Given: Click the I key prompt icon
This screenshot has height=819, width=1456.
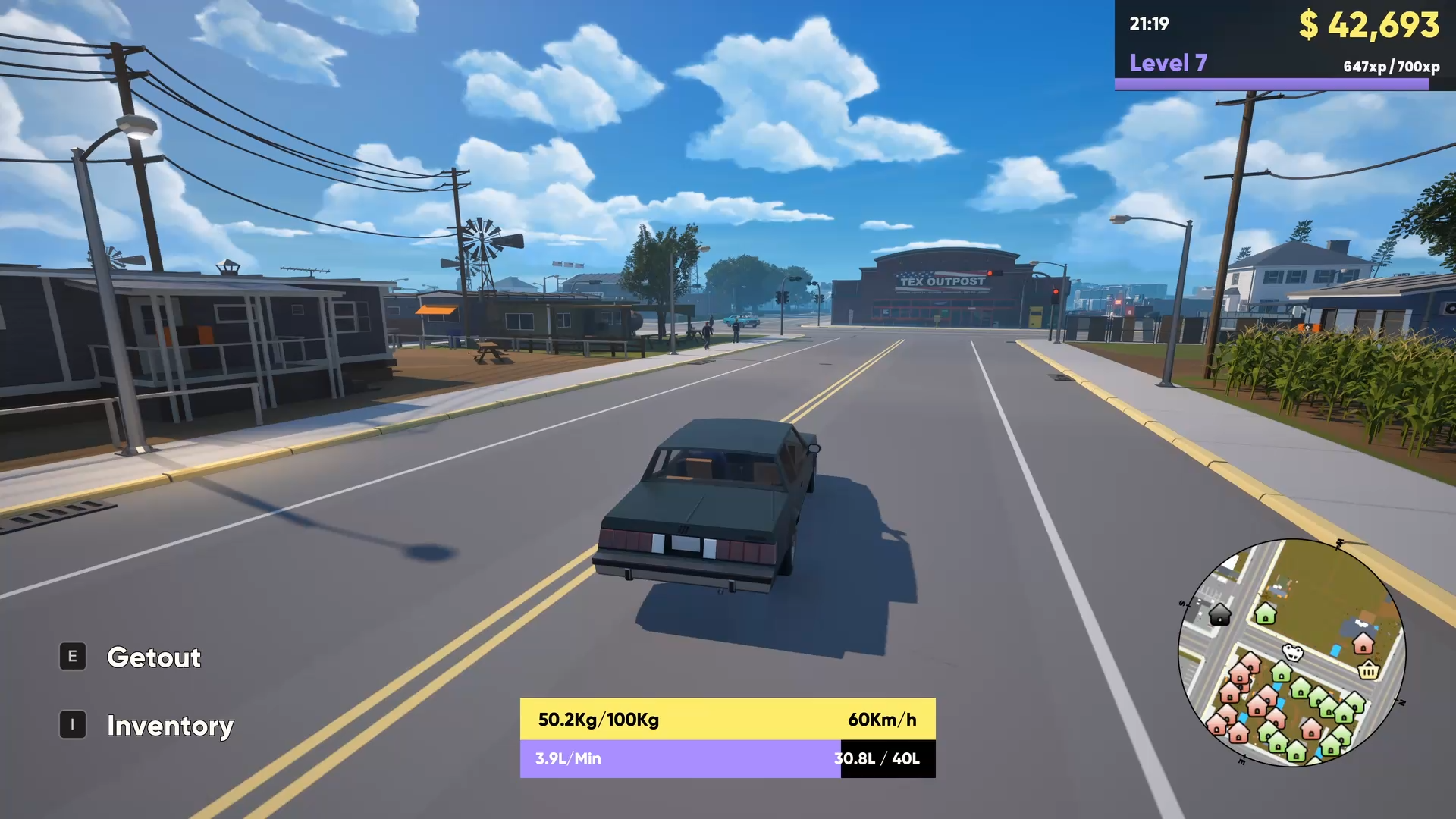Looking at the screenshot, I should (72, 724).
